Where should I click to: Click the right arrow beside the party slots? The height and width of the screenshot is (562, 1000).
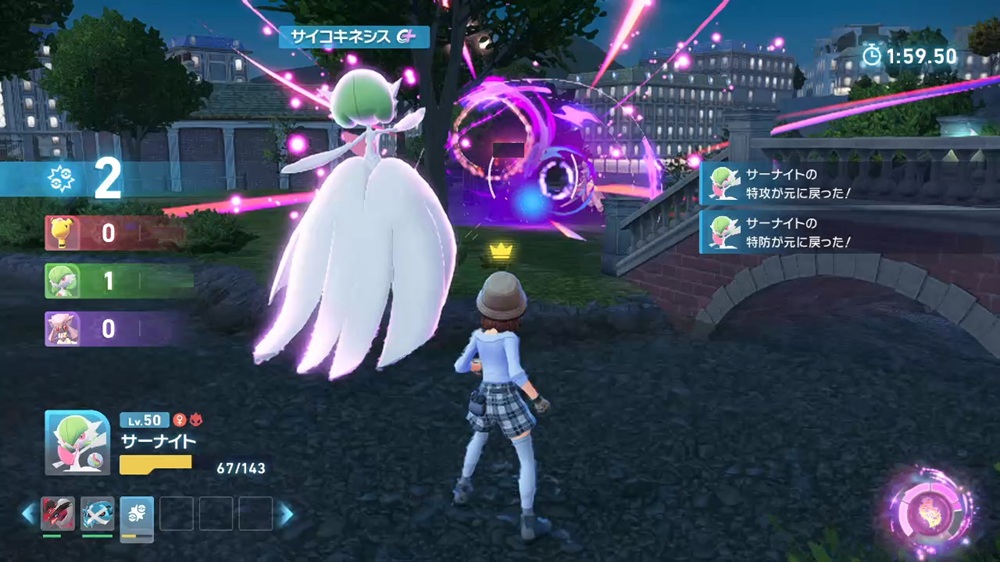[286, 514]
